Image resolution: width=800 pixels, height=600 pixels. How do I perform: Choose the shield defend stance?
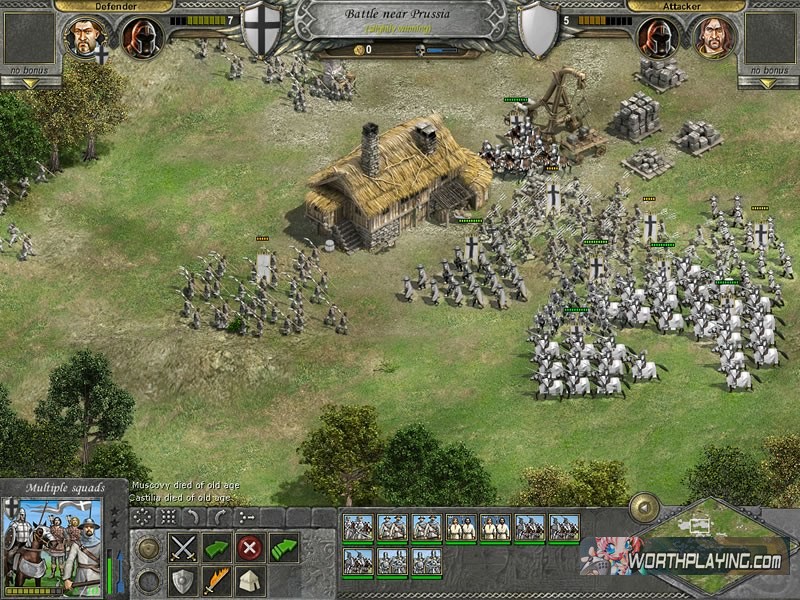coord(182,580)
